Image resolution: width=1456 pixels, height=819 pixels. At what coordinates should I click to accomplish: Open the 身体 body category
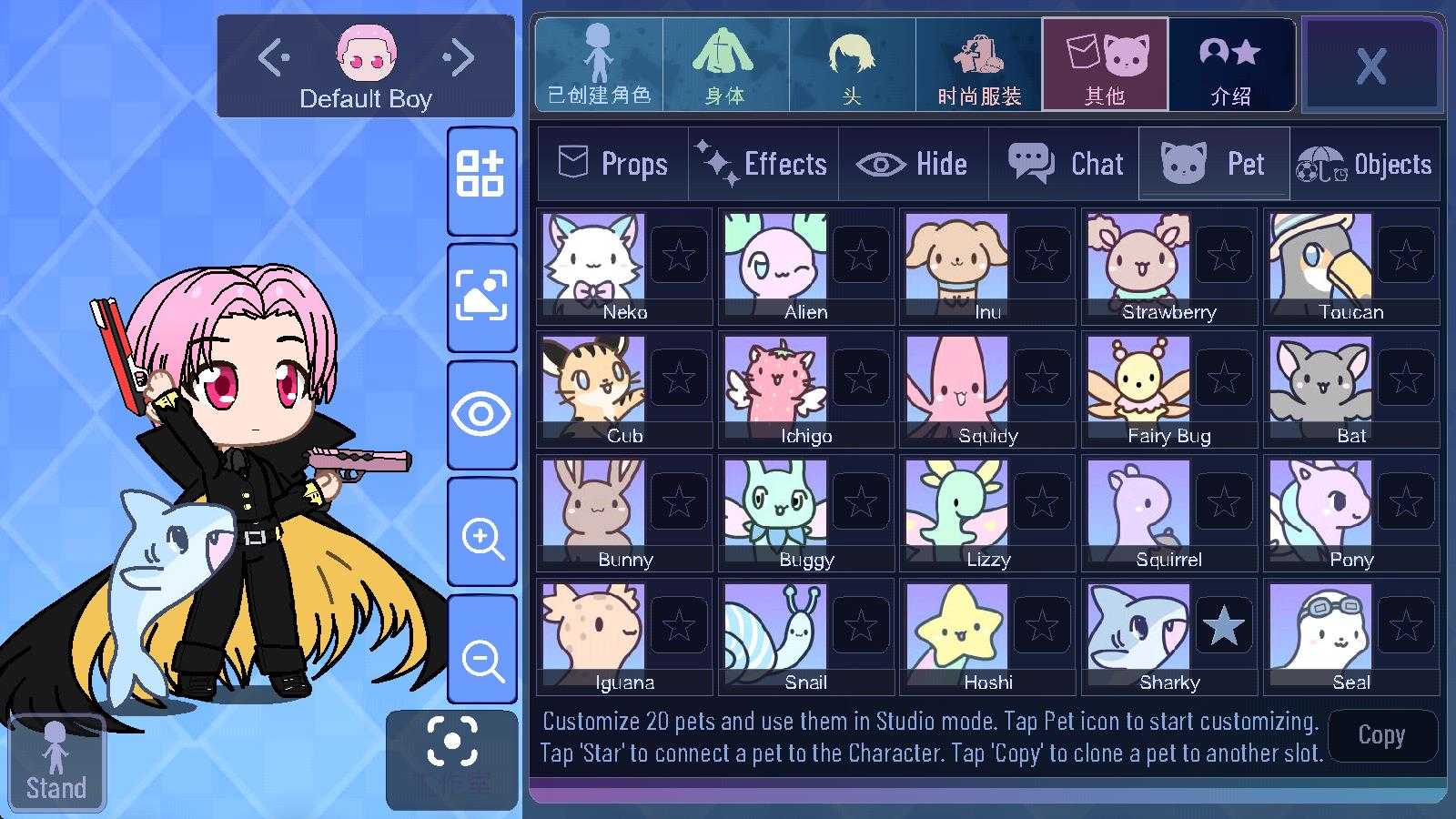point(725,65)
